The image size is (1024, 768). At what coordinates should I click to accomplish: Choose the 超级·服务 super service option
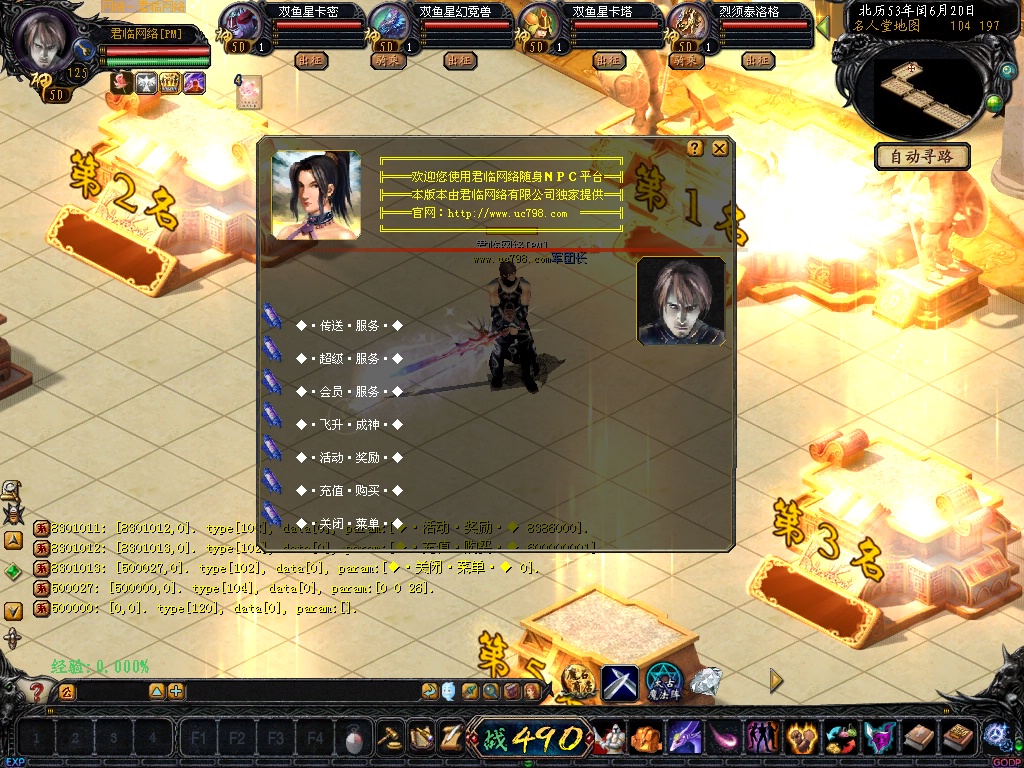[348, 359]
